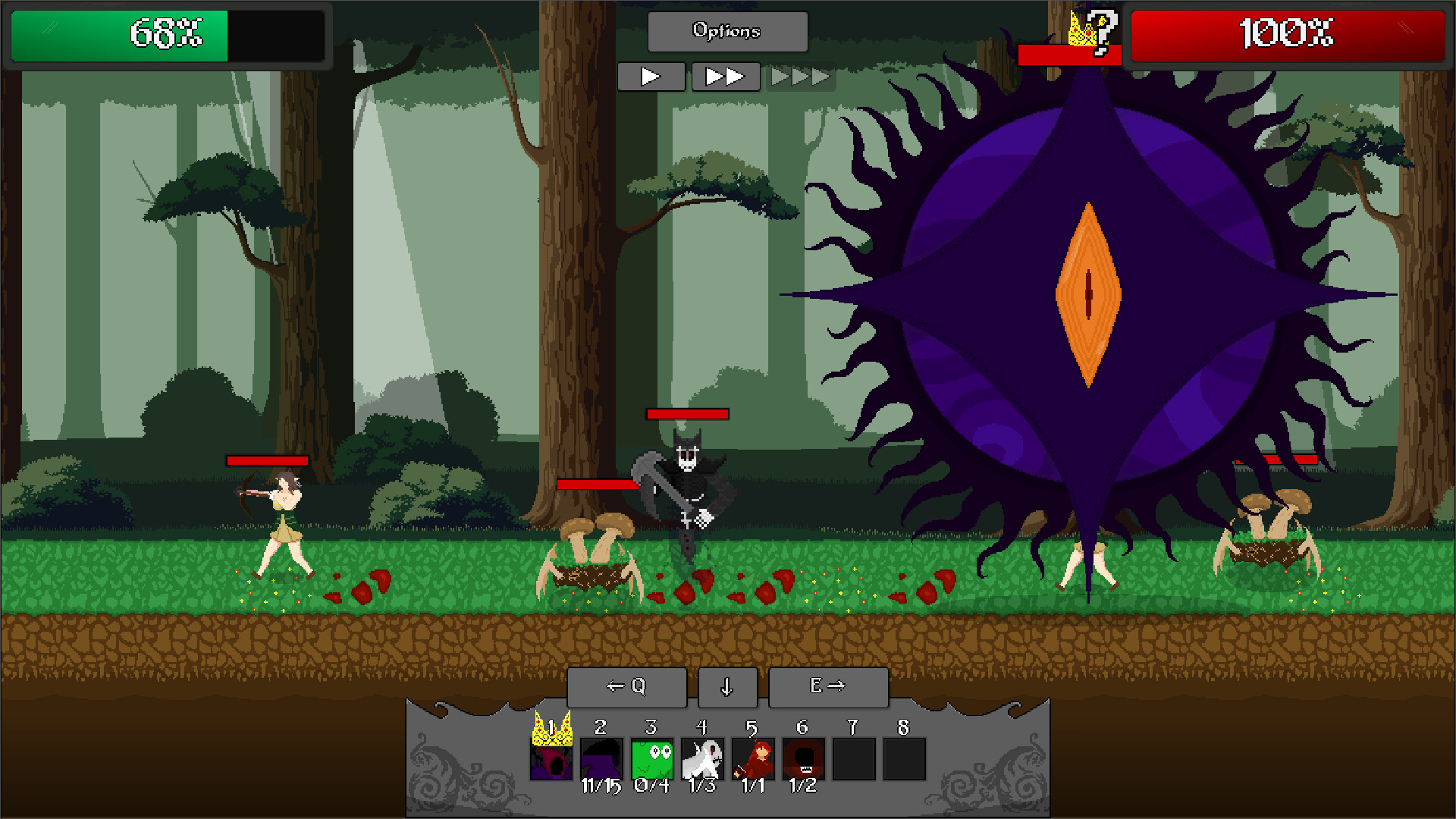The image size is (1456, 819).
Task: Select the white ghost unit in slot 4
Action: [701, 759]
